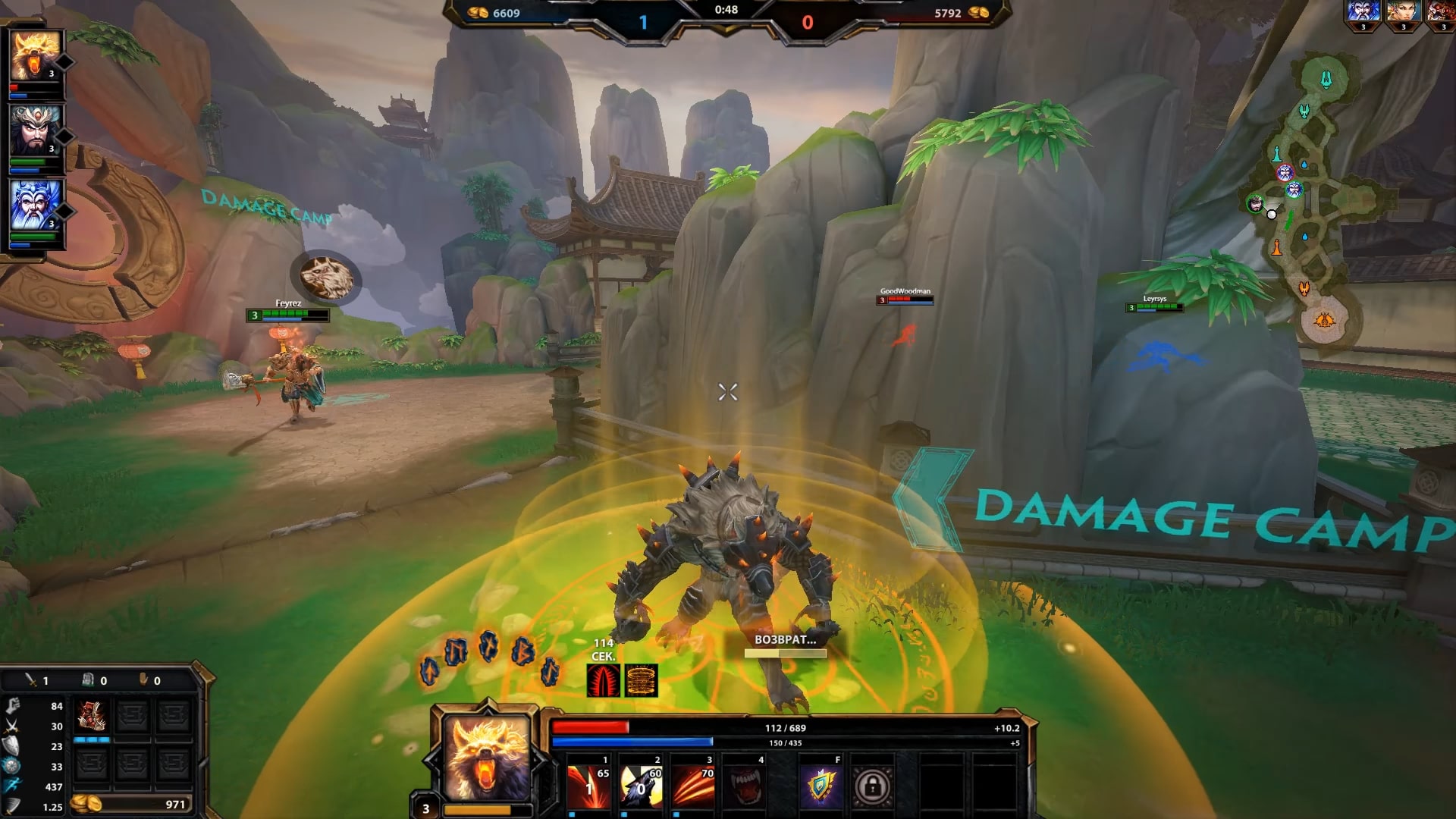Click the red spike buff icon

coord(604,680)
